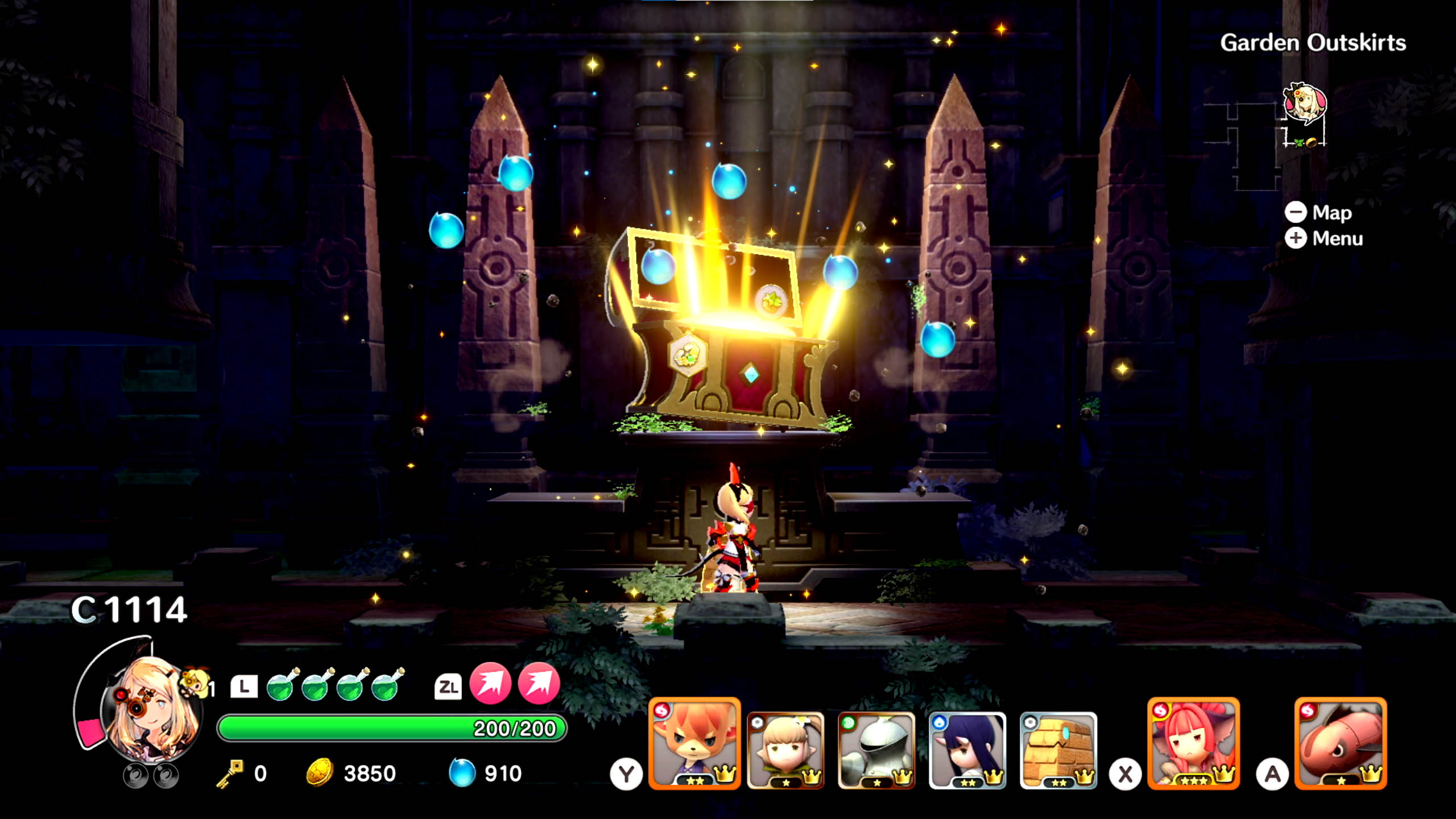1456x819 pixels.
Task: Click the blue soul orb icon
Action: point(462,773)
